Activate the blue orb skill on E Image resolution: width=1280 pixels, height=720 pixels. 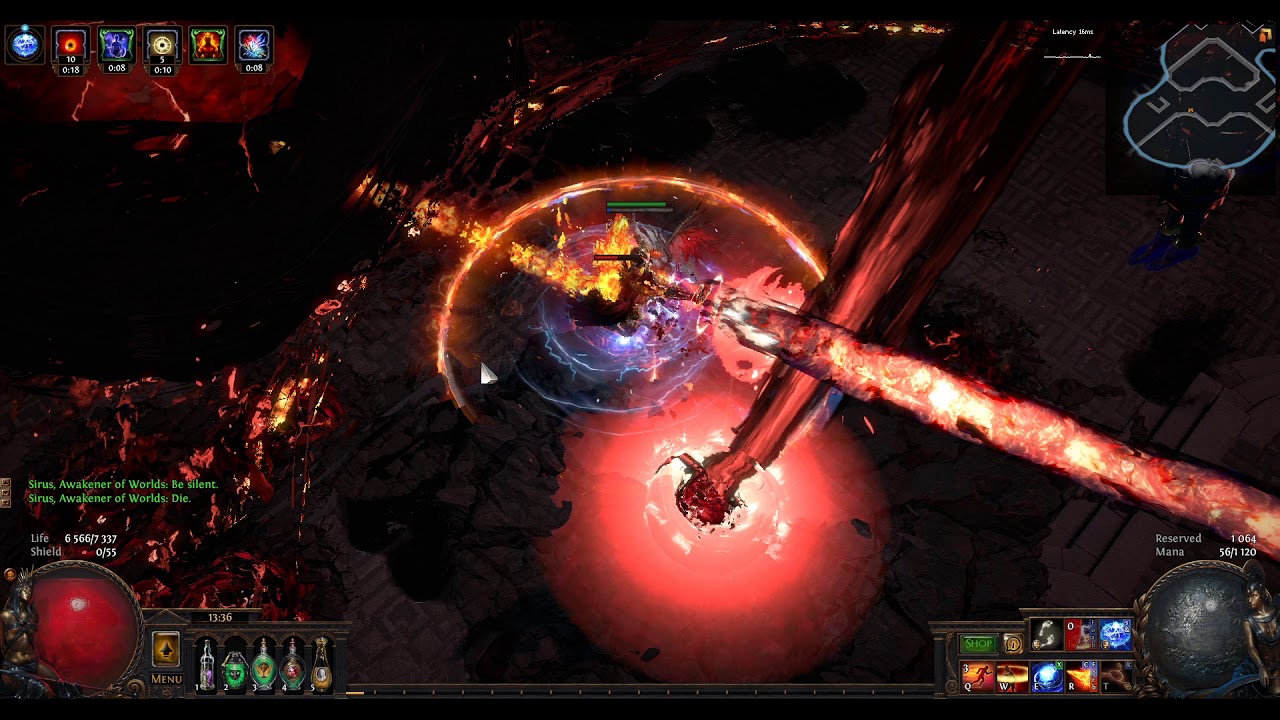pos(1047,677)
